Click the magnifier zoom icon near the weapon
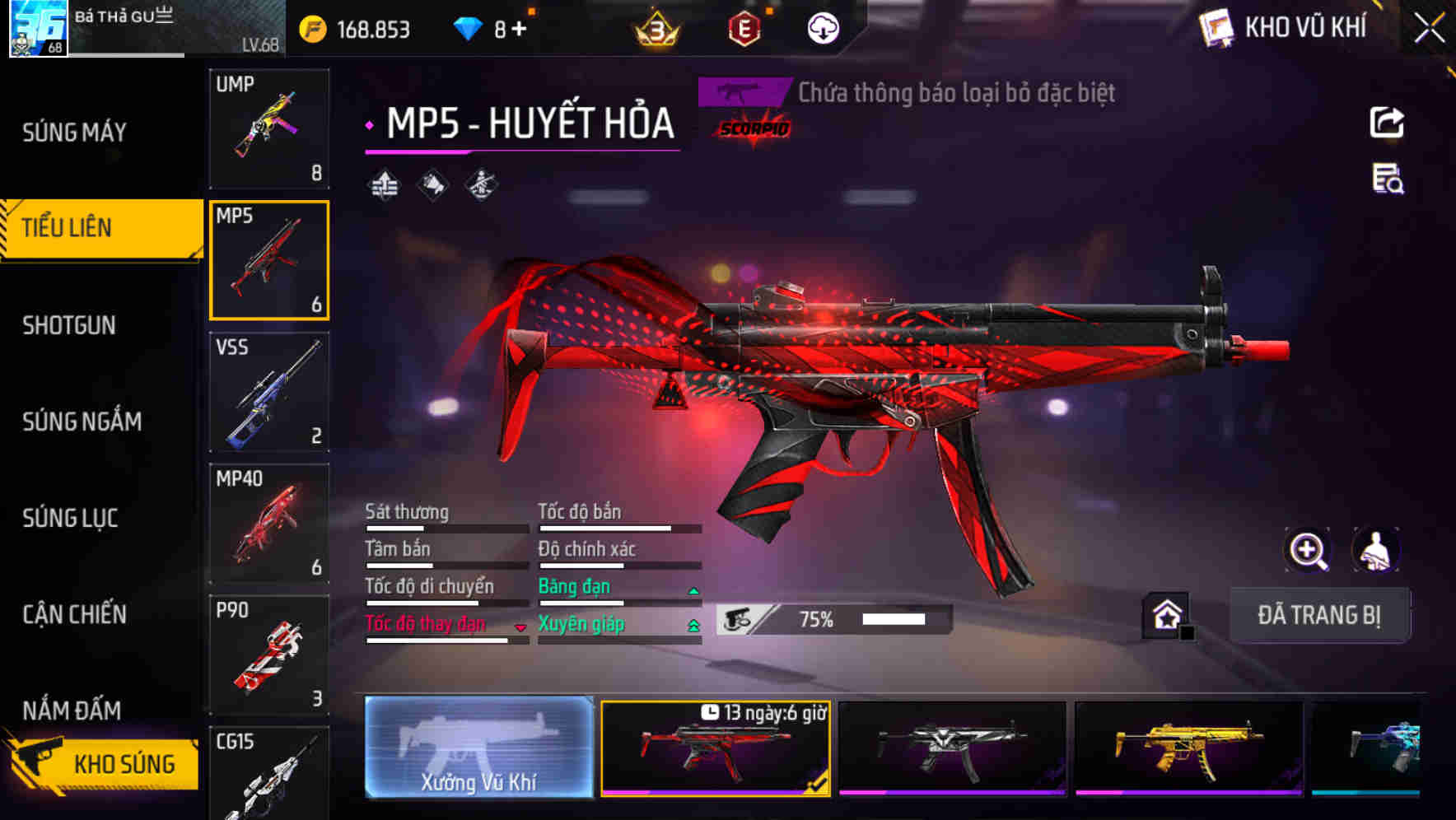Viewport: 1456px width, 820px height. (1308, 550)
